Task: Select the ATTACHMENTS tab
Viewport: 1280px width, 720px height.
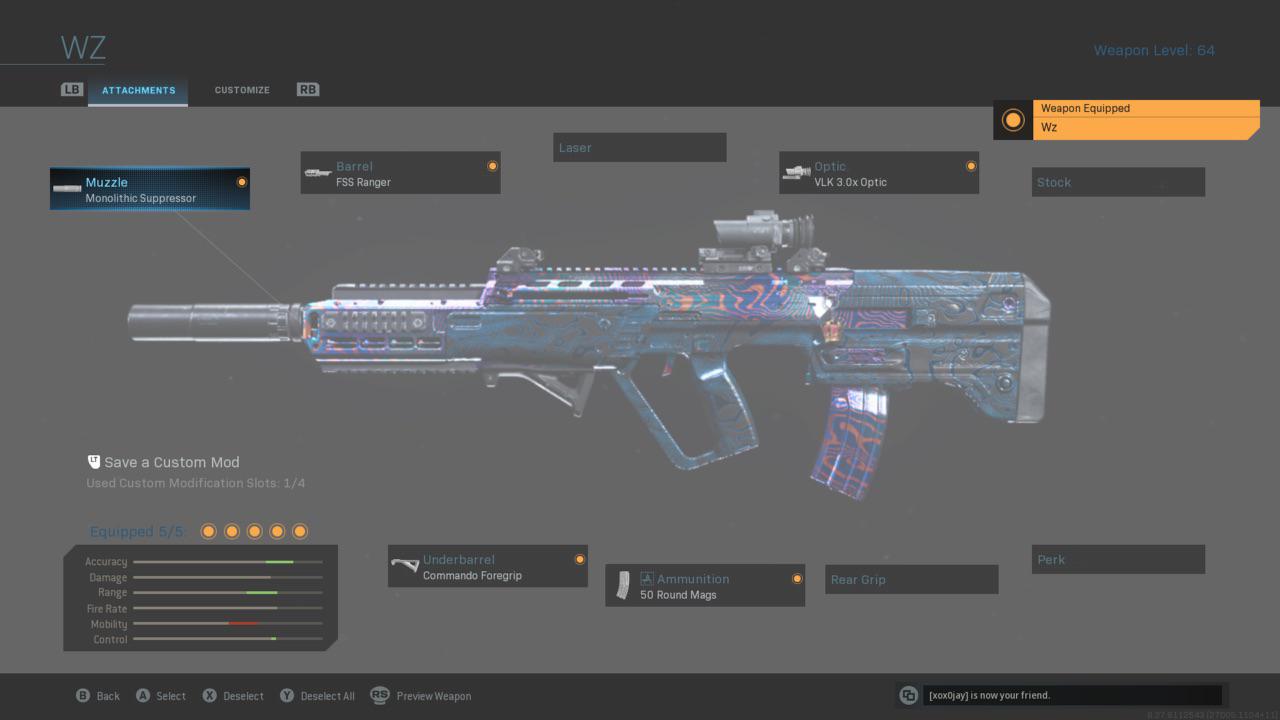Action: point(137,90)
